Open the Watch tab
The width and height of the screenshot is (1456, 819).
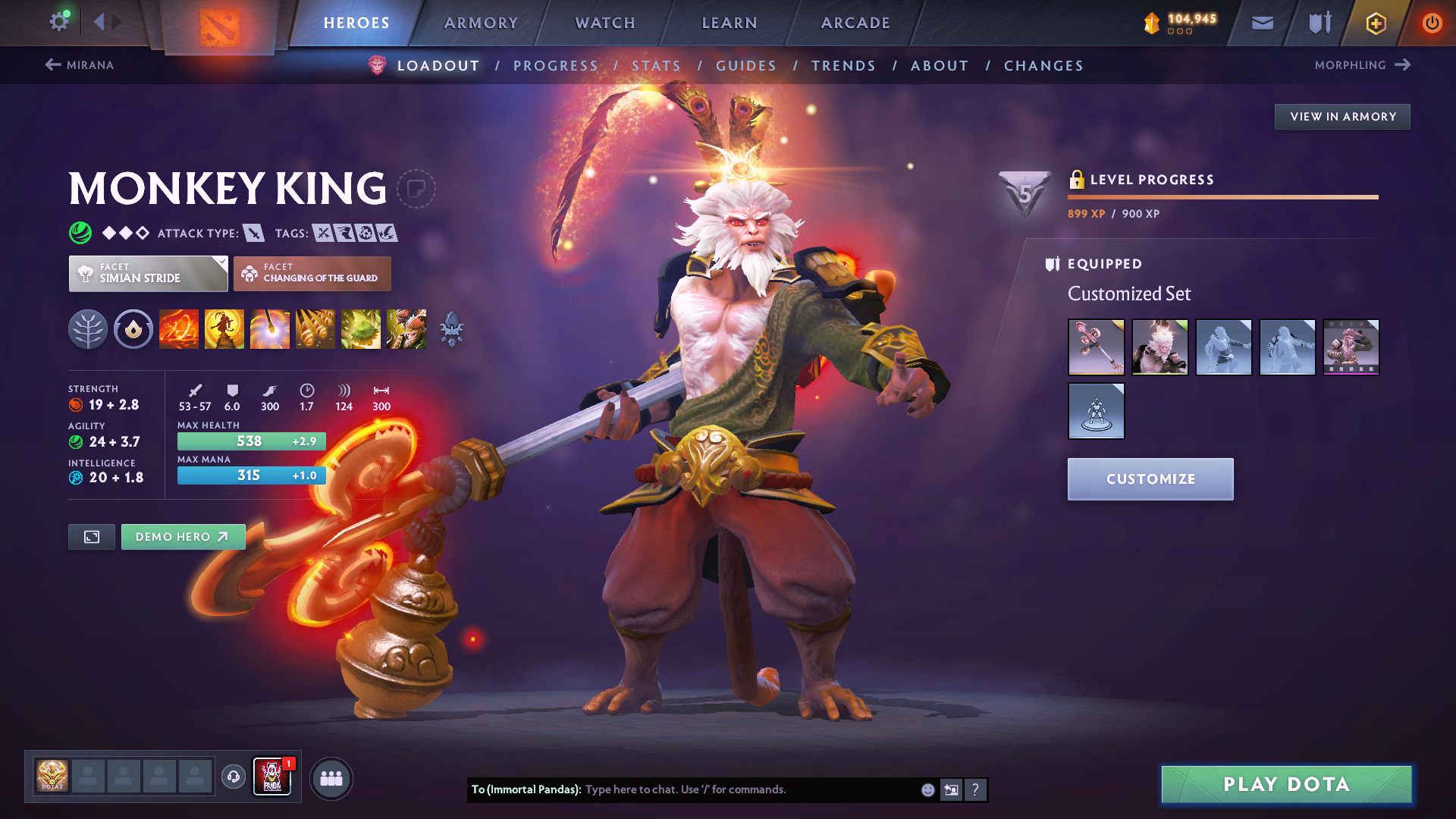605,23
